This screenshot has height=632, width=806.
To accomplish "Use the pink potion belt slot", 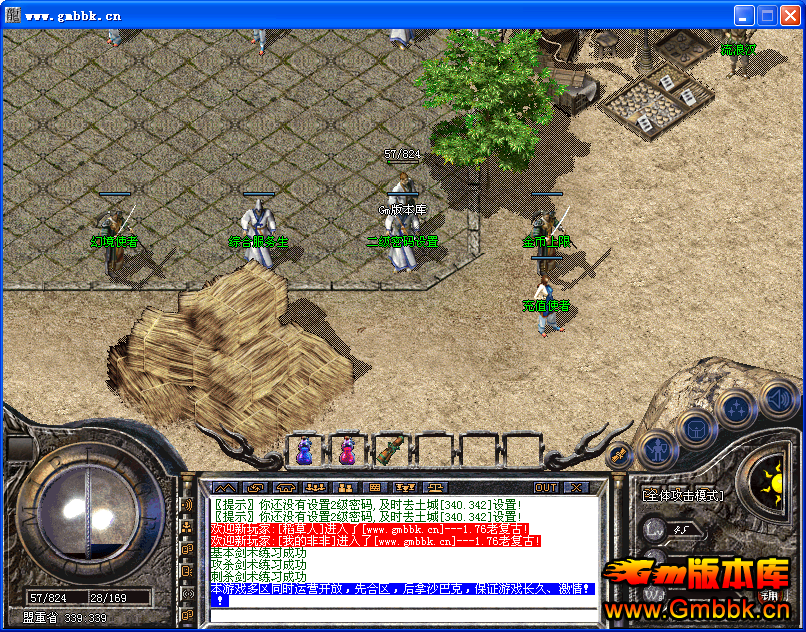I will coord(346,451).
